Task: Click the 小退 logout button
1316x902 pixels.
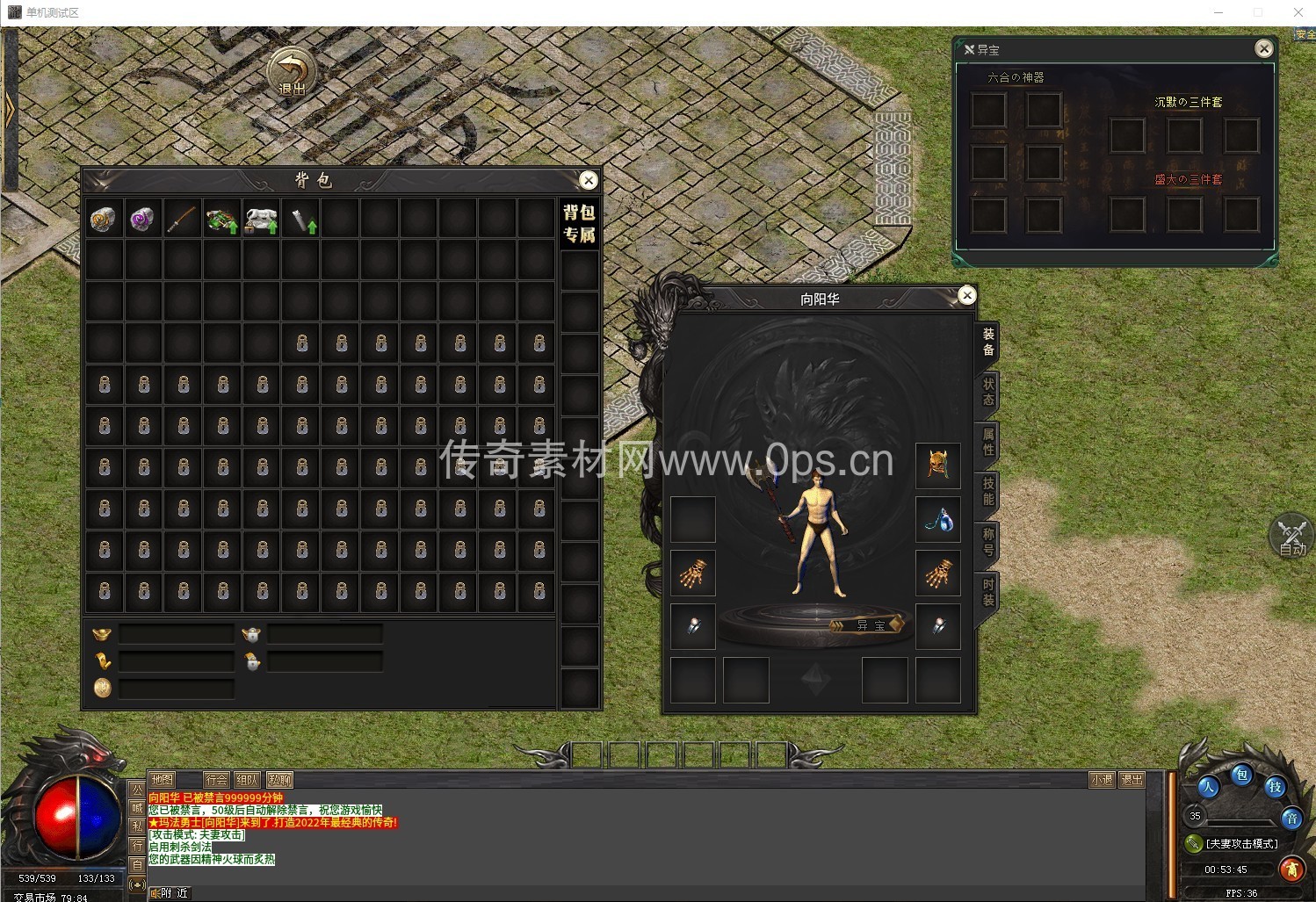Action: (1102, 780)
